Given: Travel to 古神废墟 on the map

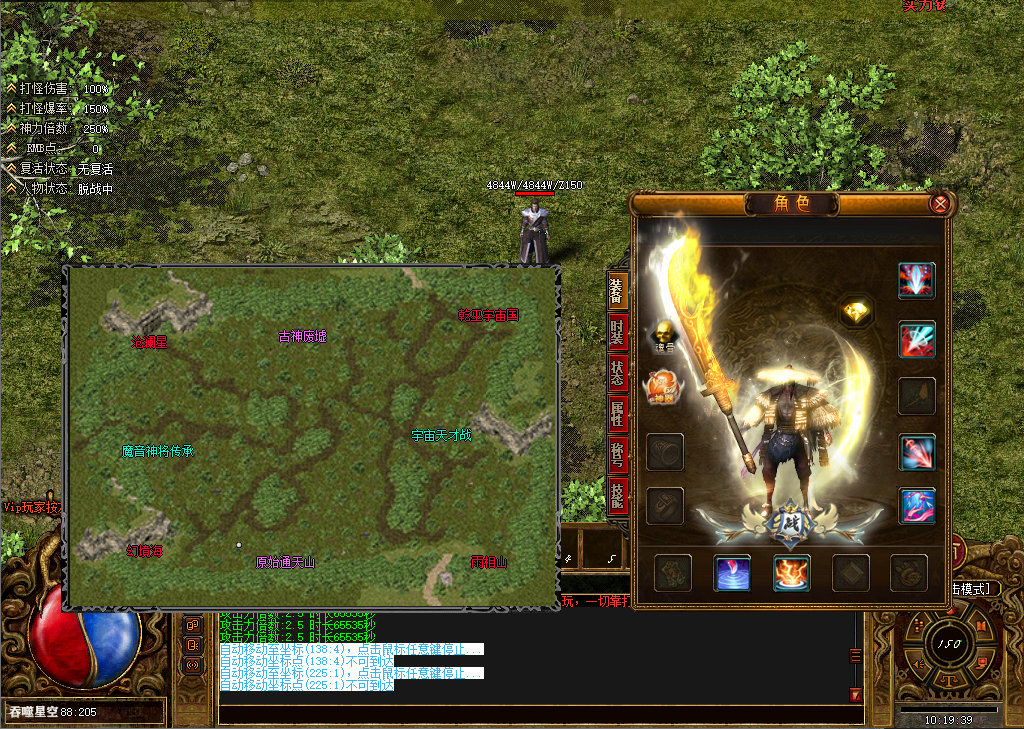Looking at the screenshot, I should pyautogui.click(x=302, y=337).
